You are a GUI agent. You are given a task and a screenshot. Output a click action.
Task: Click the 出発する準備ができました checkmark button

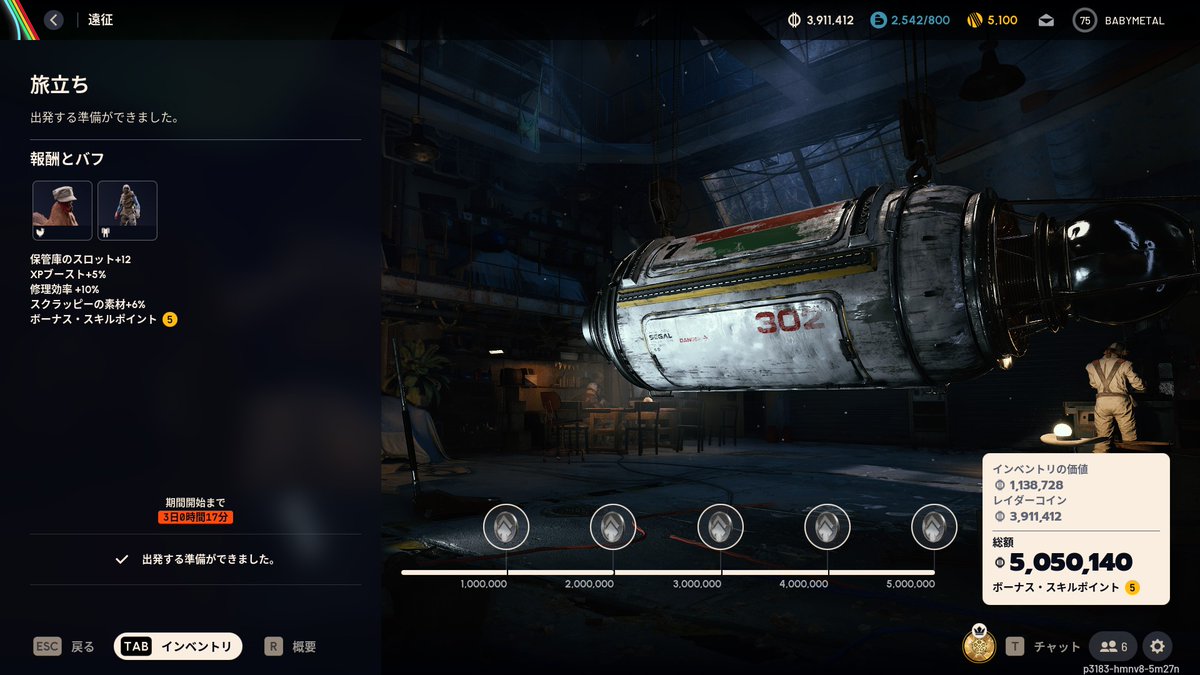click(x=195, y=560)
